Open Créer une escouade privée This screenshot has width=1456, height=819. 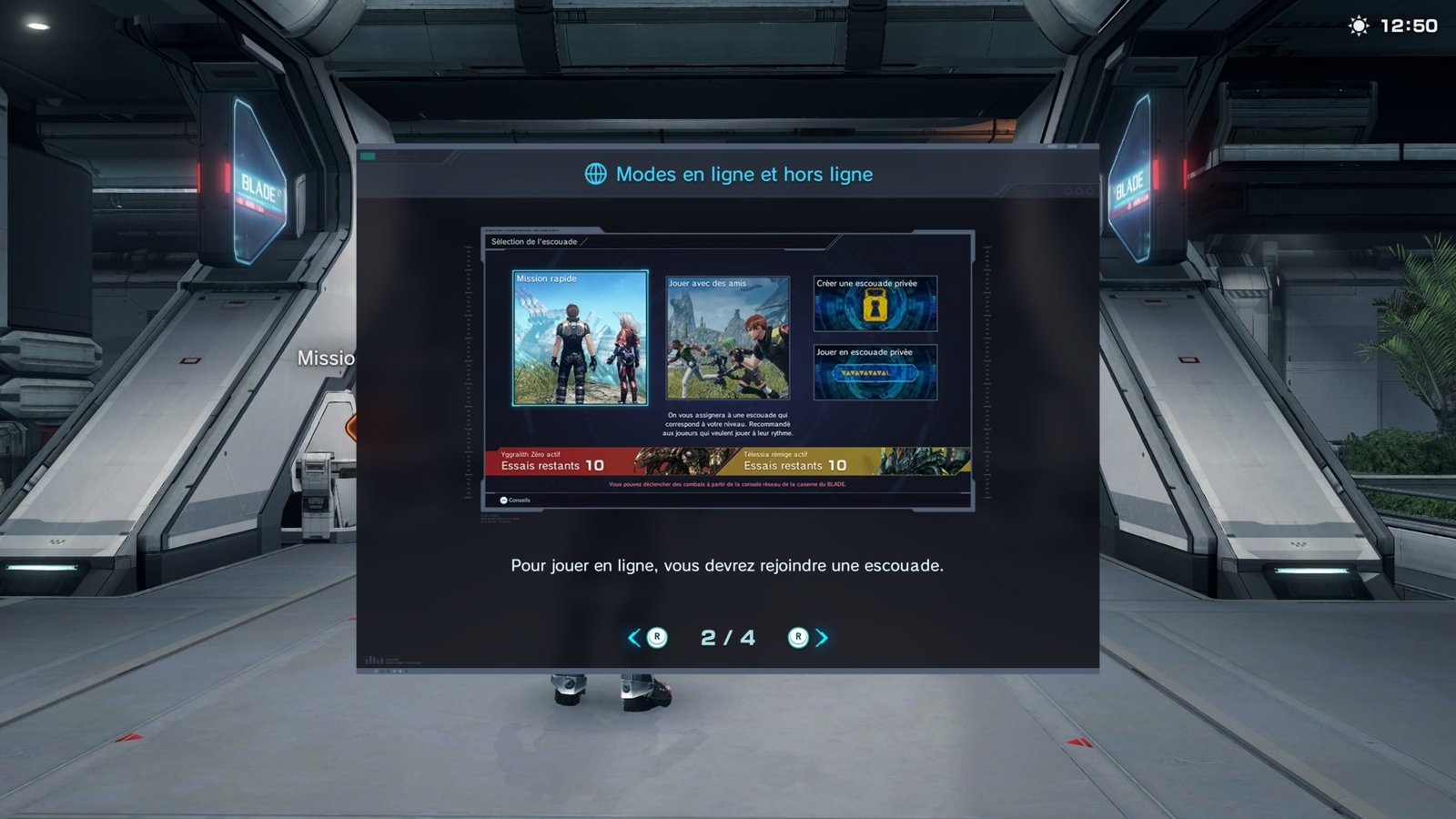point(875,304)
